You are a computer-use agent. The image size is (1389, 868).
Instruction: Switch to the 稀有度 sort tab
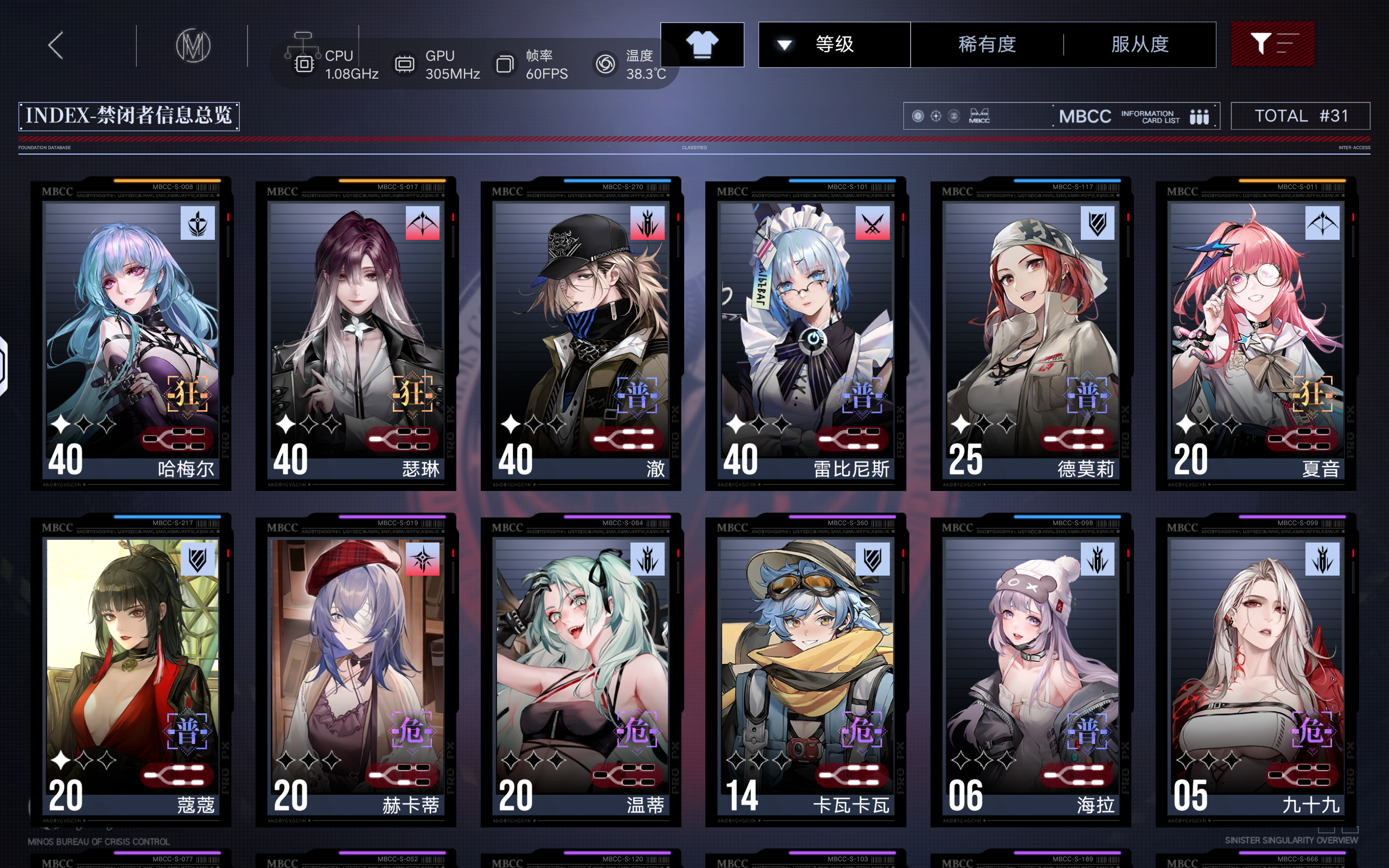[989, 44]
